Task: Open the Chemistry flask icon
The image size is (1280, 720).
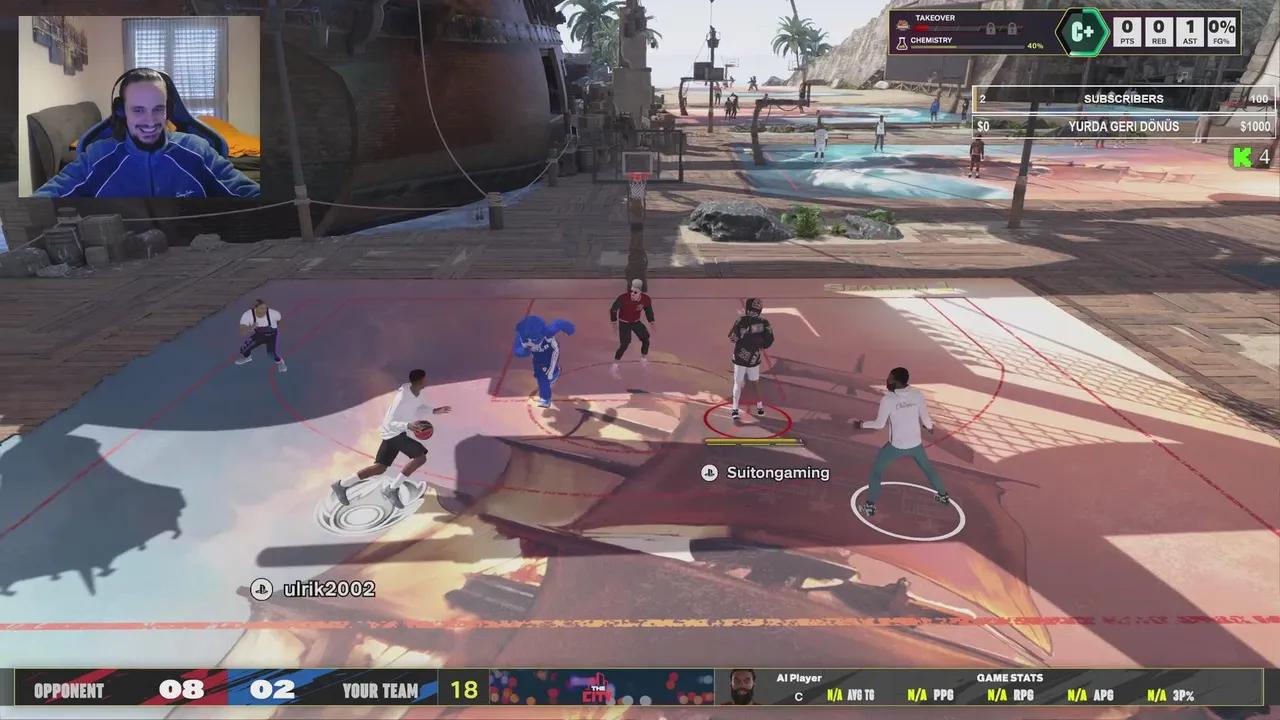Action: pyautogui.click(x=902, y=43)
